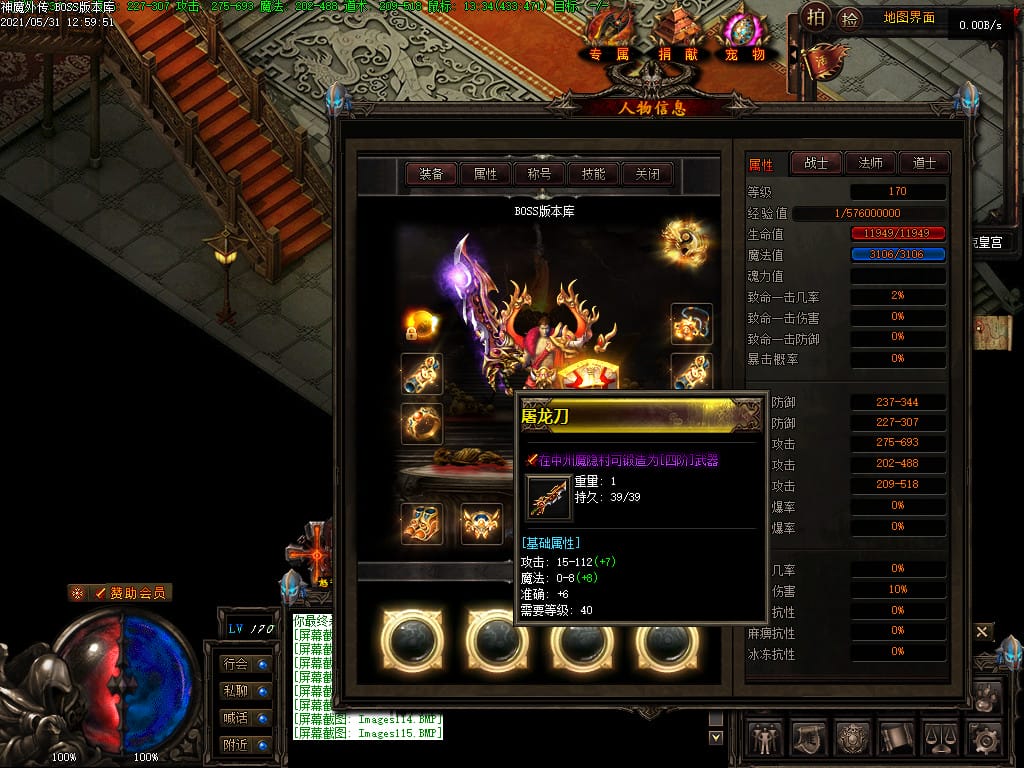This screenshot has height=768, width=1024.
Task: Close the panel with the 关闭 button
Action: click(x=647, y=174)
